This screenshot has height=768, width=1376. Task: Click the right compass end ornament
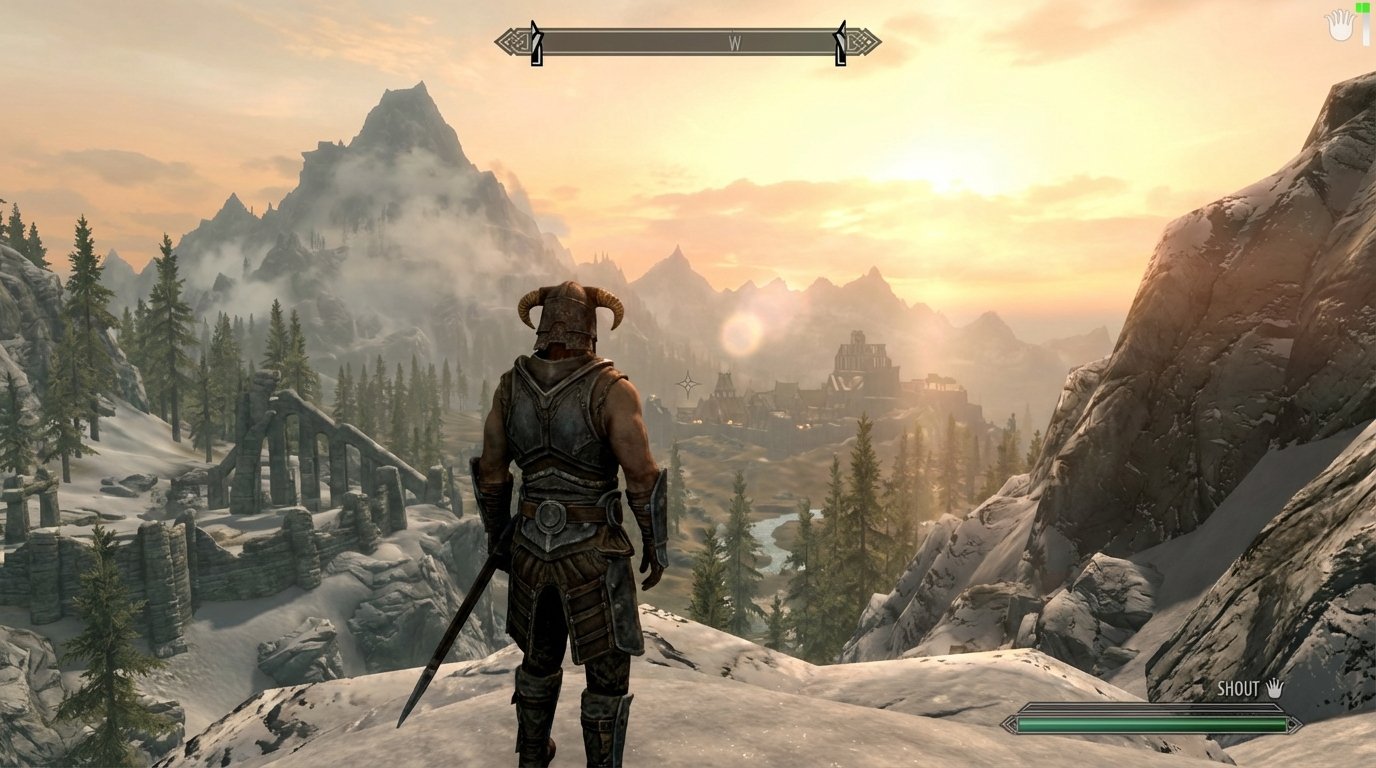click(862, 42)
